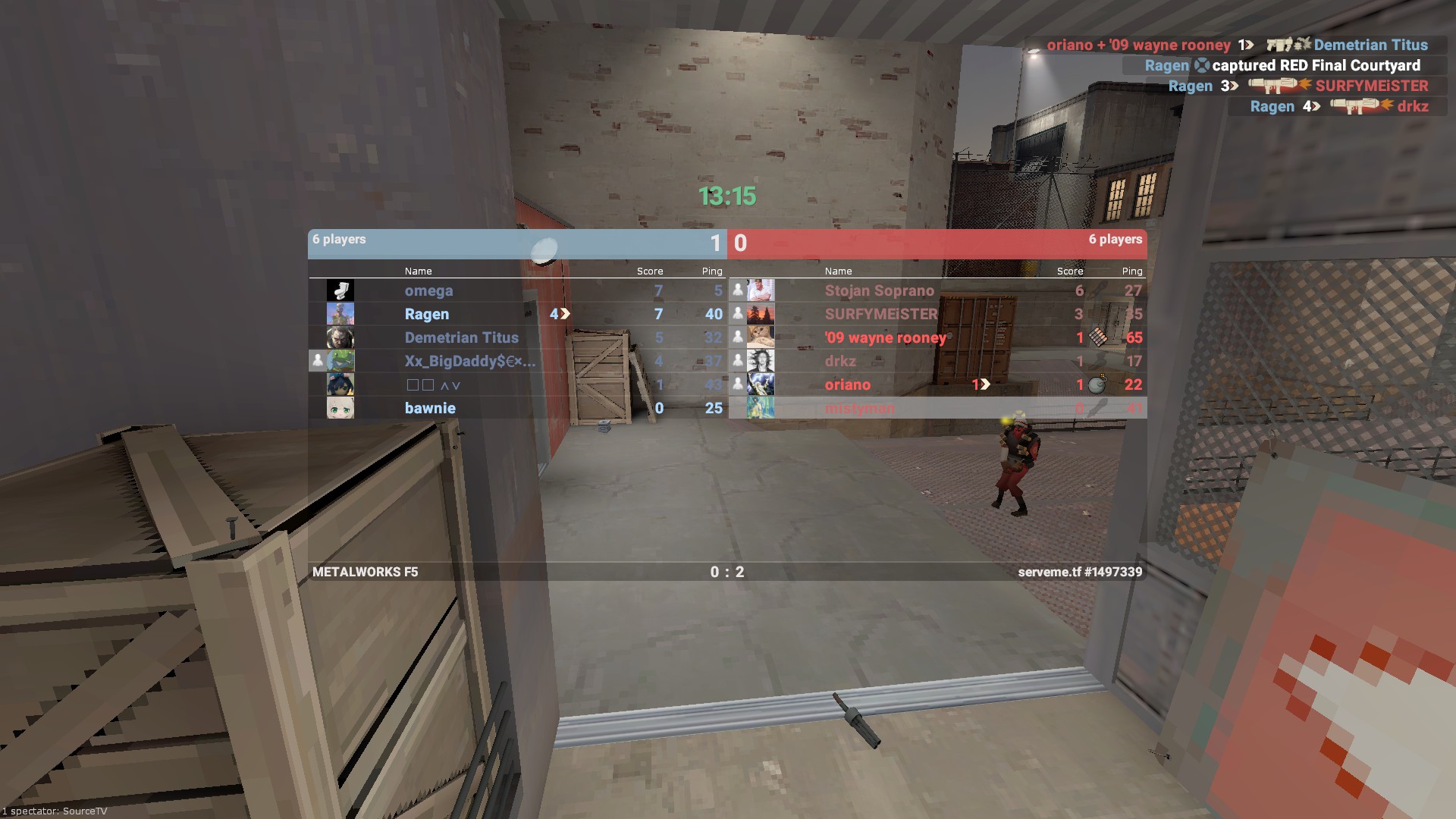
Task: Click the '09 wayne rooney player row
Action: point(885,337)
